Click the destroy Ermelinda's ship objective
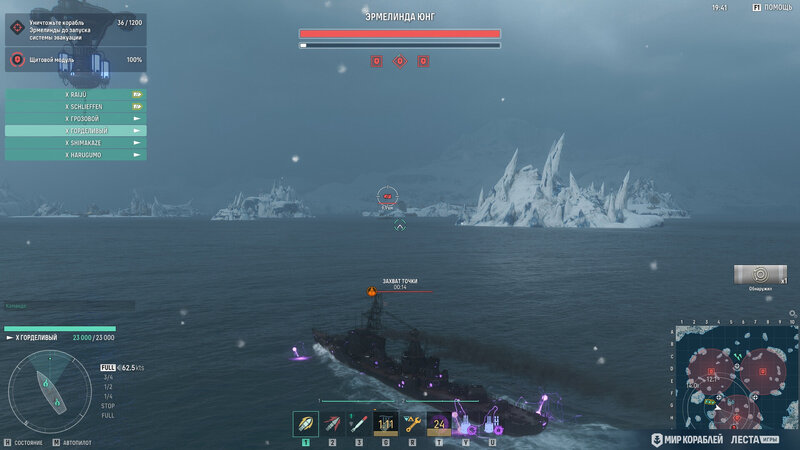The width and height of the screenshot is (800, 450). 76,30
